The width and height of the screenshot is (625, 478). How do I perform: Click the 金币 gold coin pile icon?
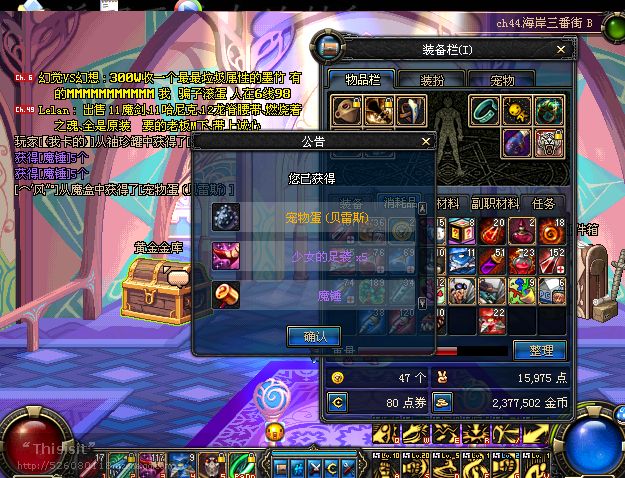point(441,403)
